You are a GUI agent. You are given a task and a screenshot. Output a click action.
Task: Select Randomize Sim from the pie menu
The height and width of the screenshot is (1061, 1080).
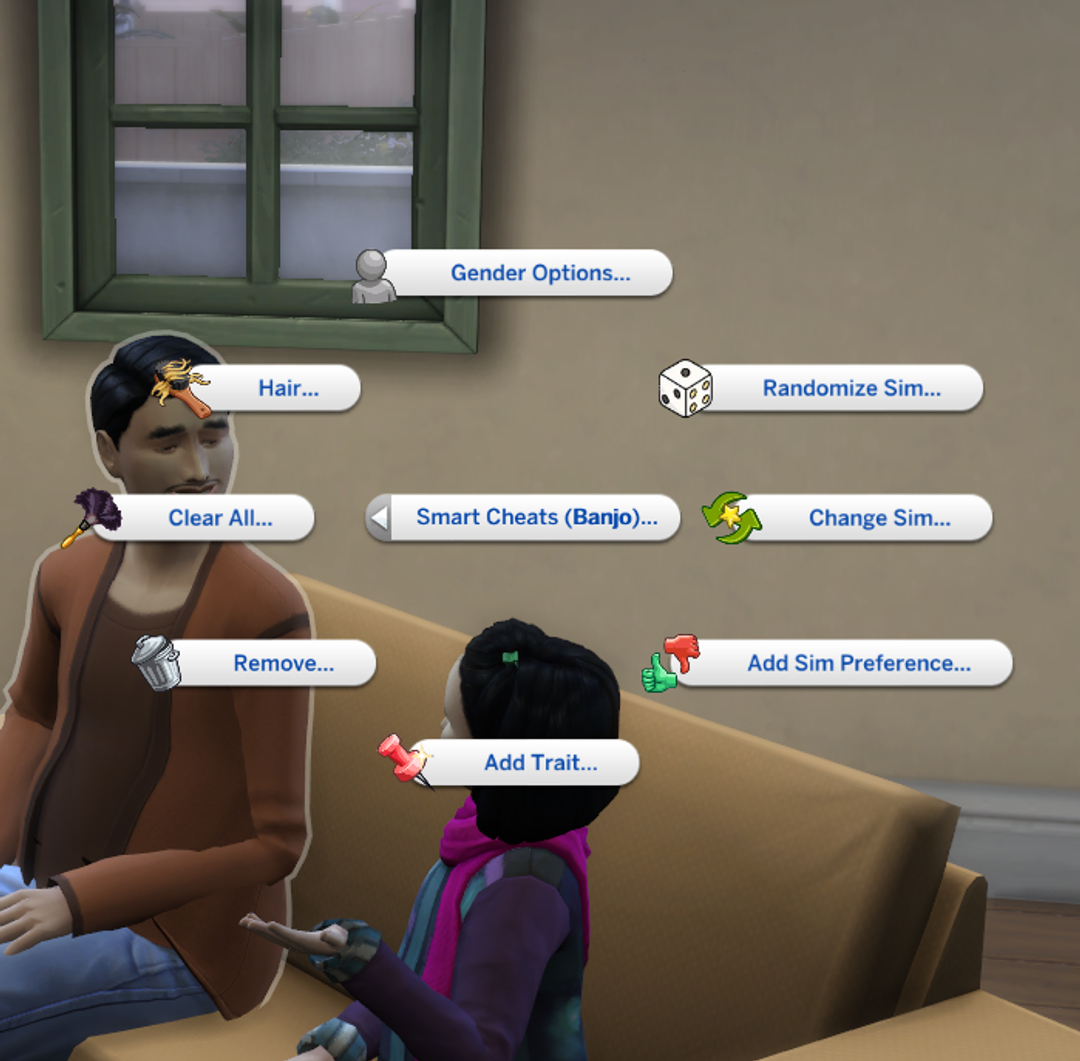click(851, 388)
